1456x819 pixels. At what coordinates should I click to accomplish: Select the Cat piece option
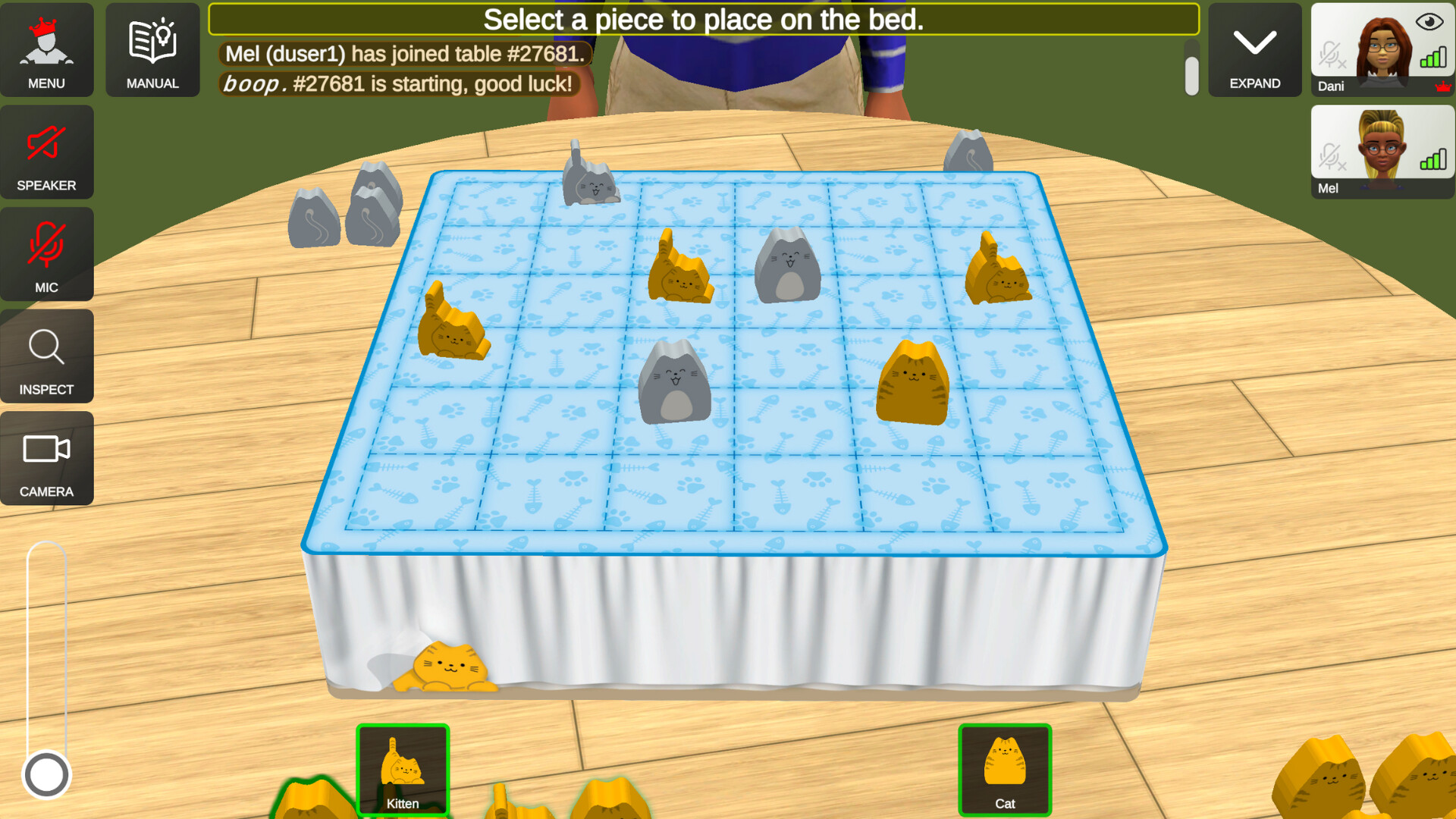click(x=1005, y=770)
